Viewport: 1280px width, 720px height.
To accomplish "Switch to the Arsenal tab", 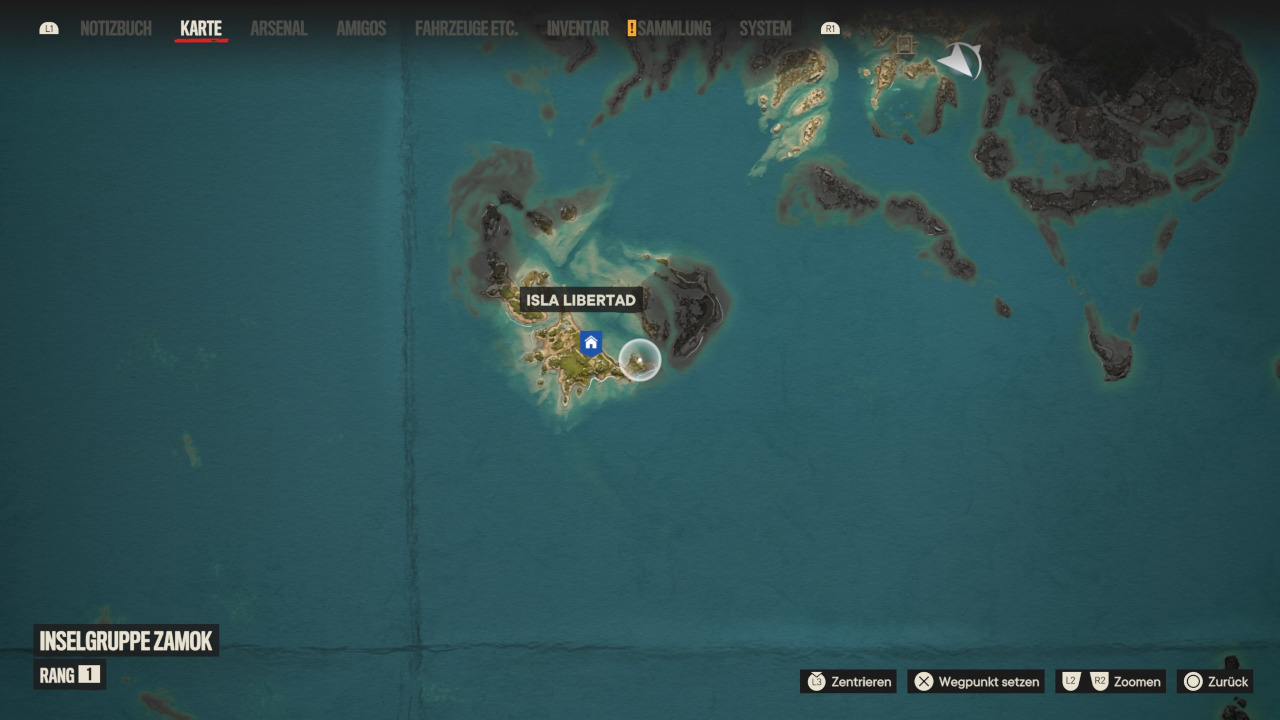I will click(x=279, y=29).
